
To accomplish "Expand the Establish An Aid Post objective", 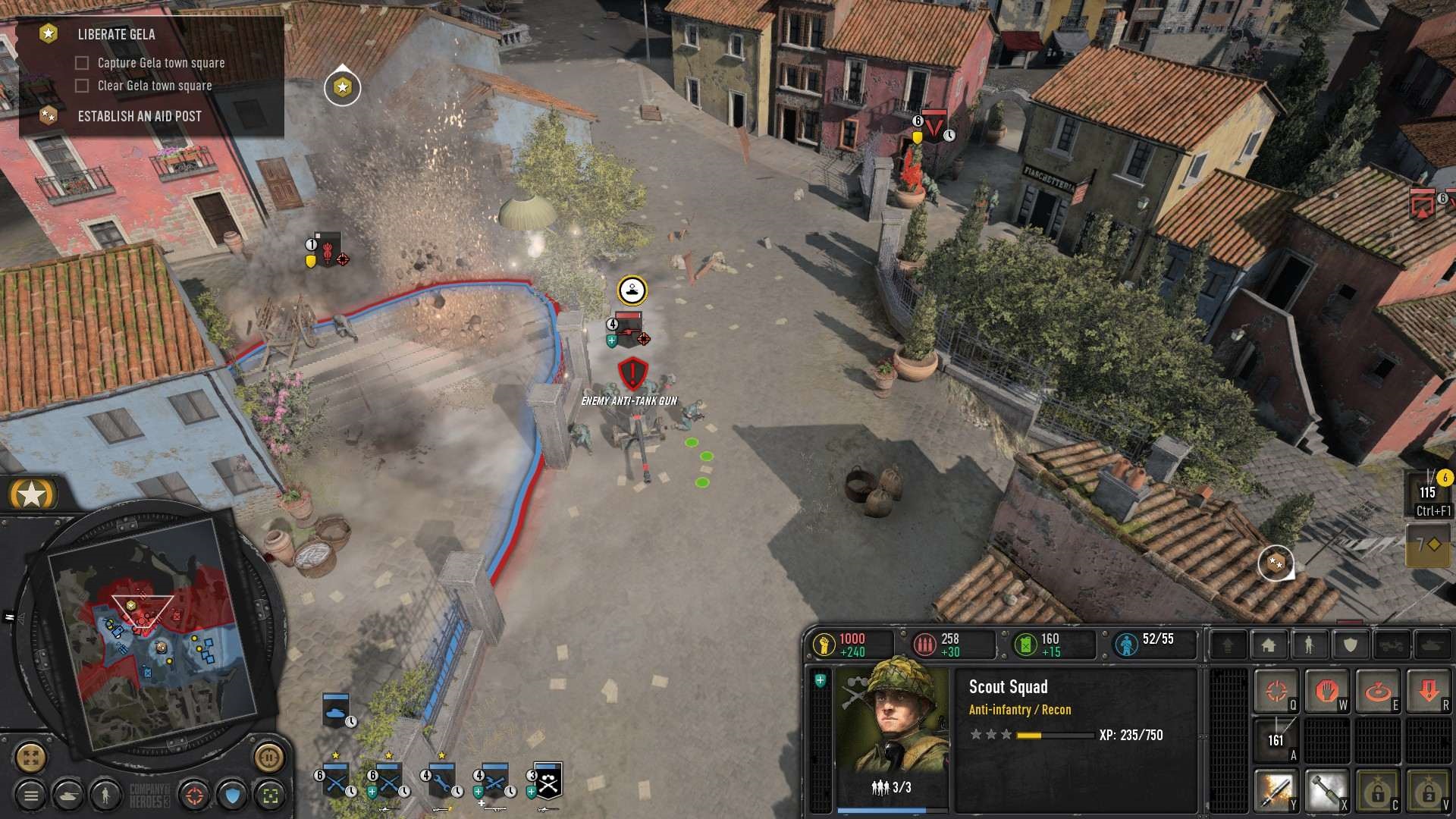I will (139, 116).
